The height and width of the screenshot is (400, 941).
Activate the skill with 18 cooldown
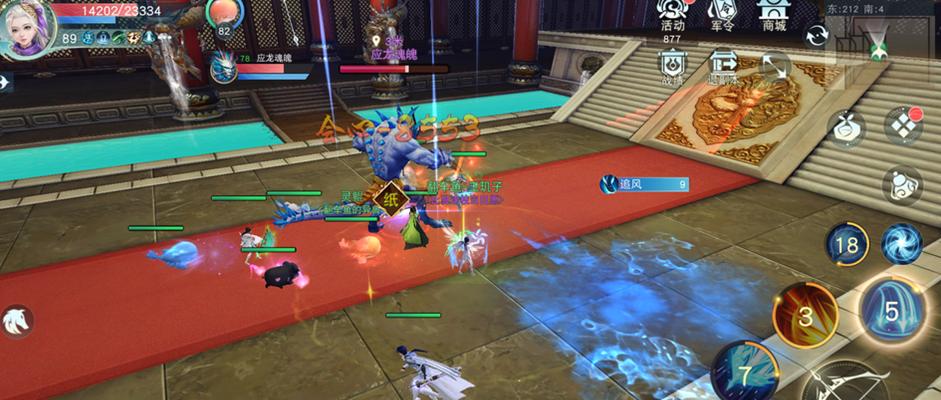[x=847, y=244]
